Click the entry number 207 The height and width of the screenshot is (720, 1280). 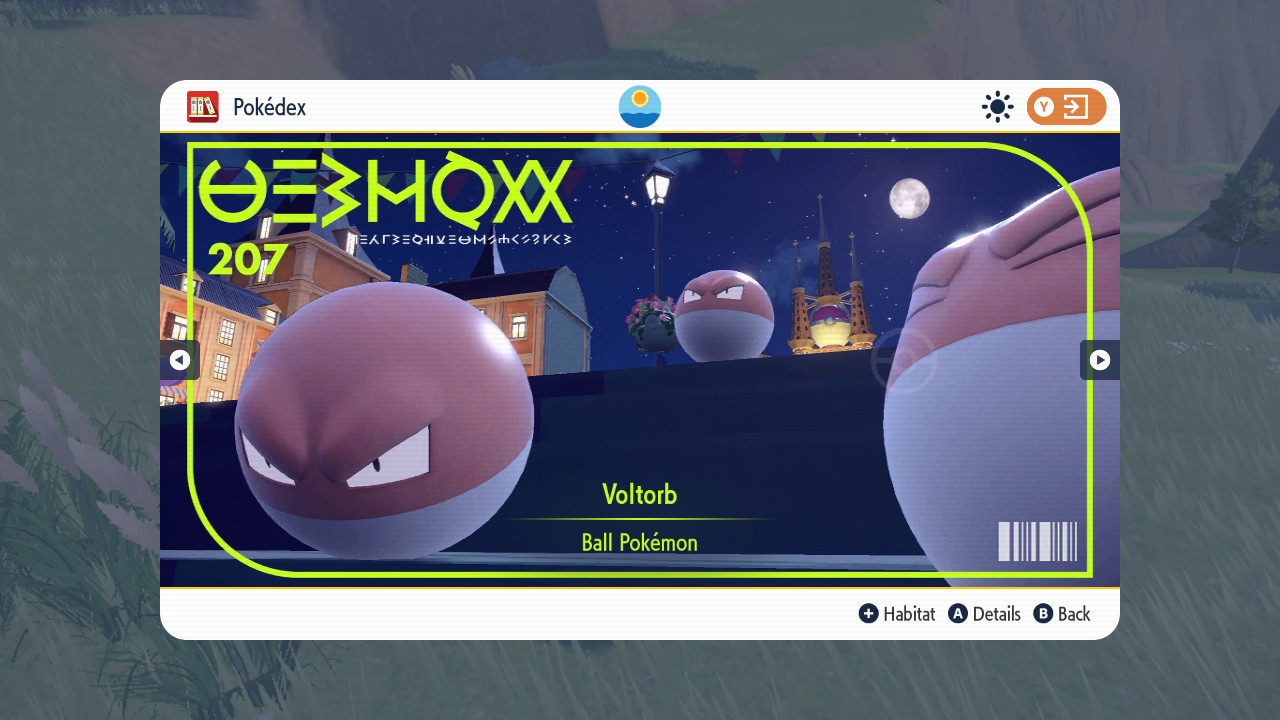[247, 260]
